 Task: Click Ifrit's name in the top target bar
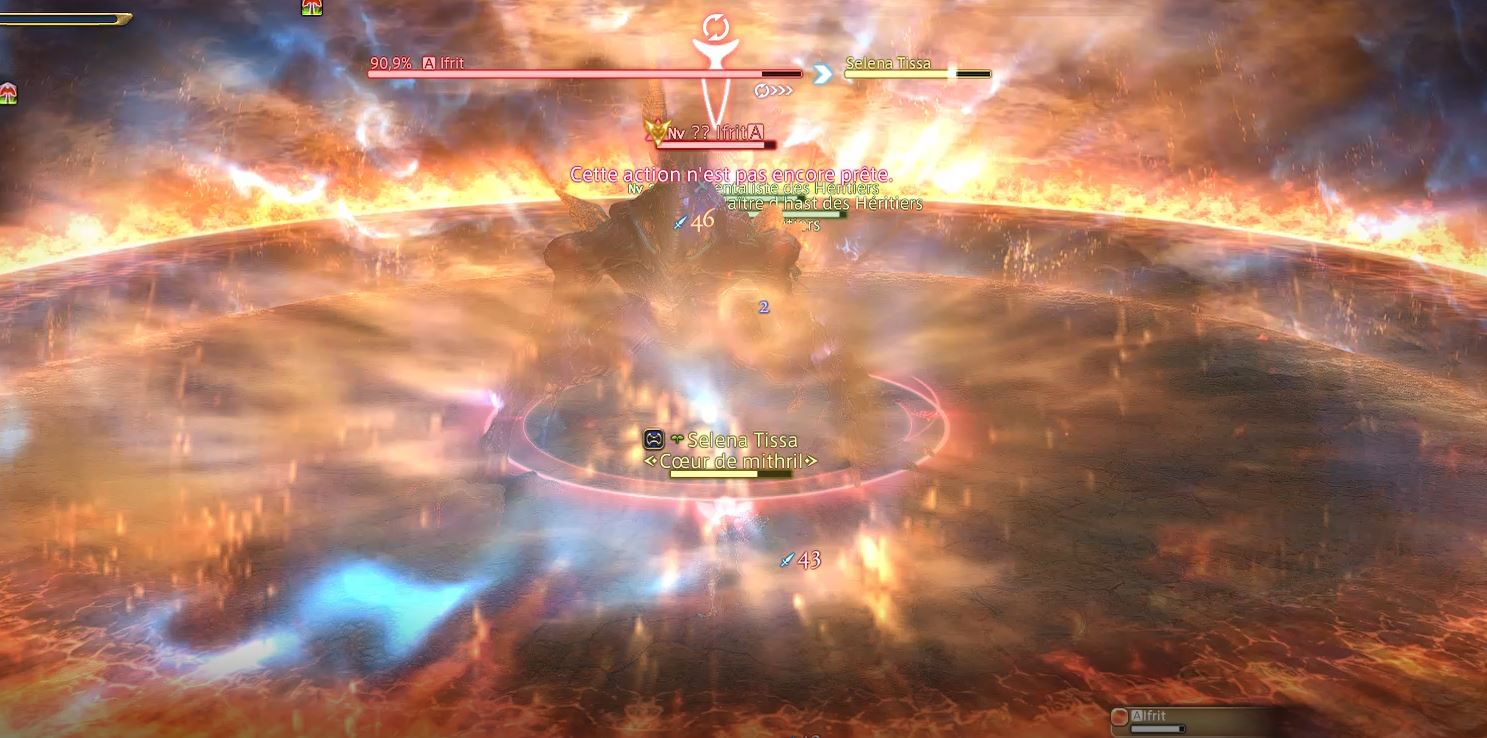451,63
